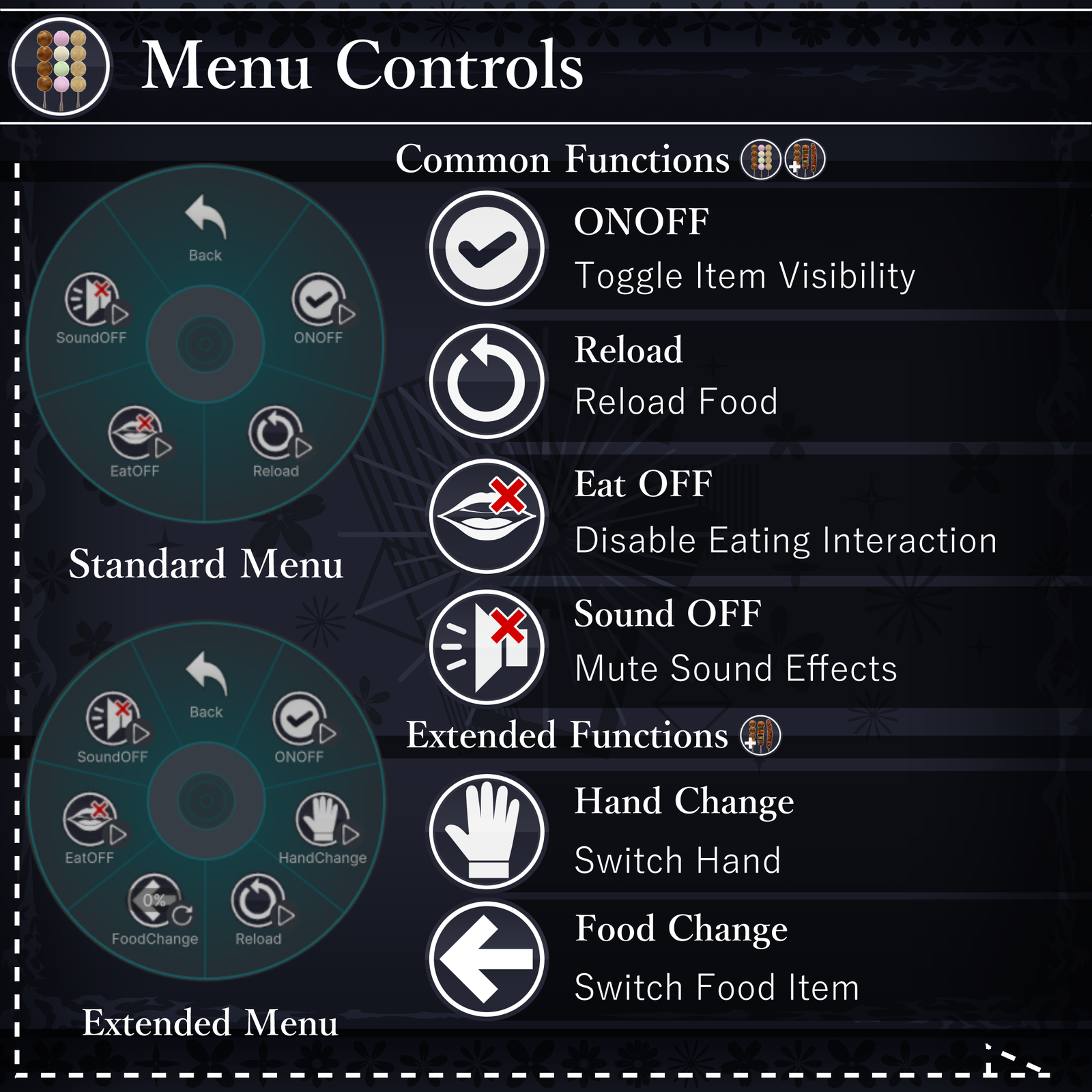Activate Reload in the Extended radial menu
The width and height of the screenshot is (1092, 1092).
pos(259,908)
